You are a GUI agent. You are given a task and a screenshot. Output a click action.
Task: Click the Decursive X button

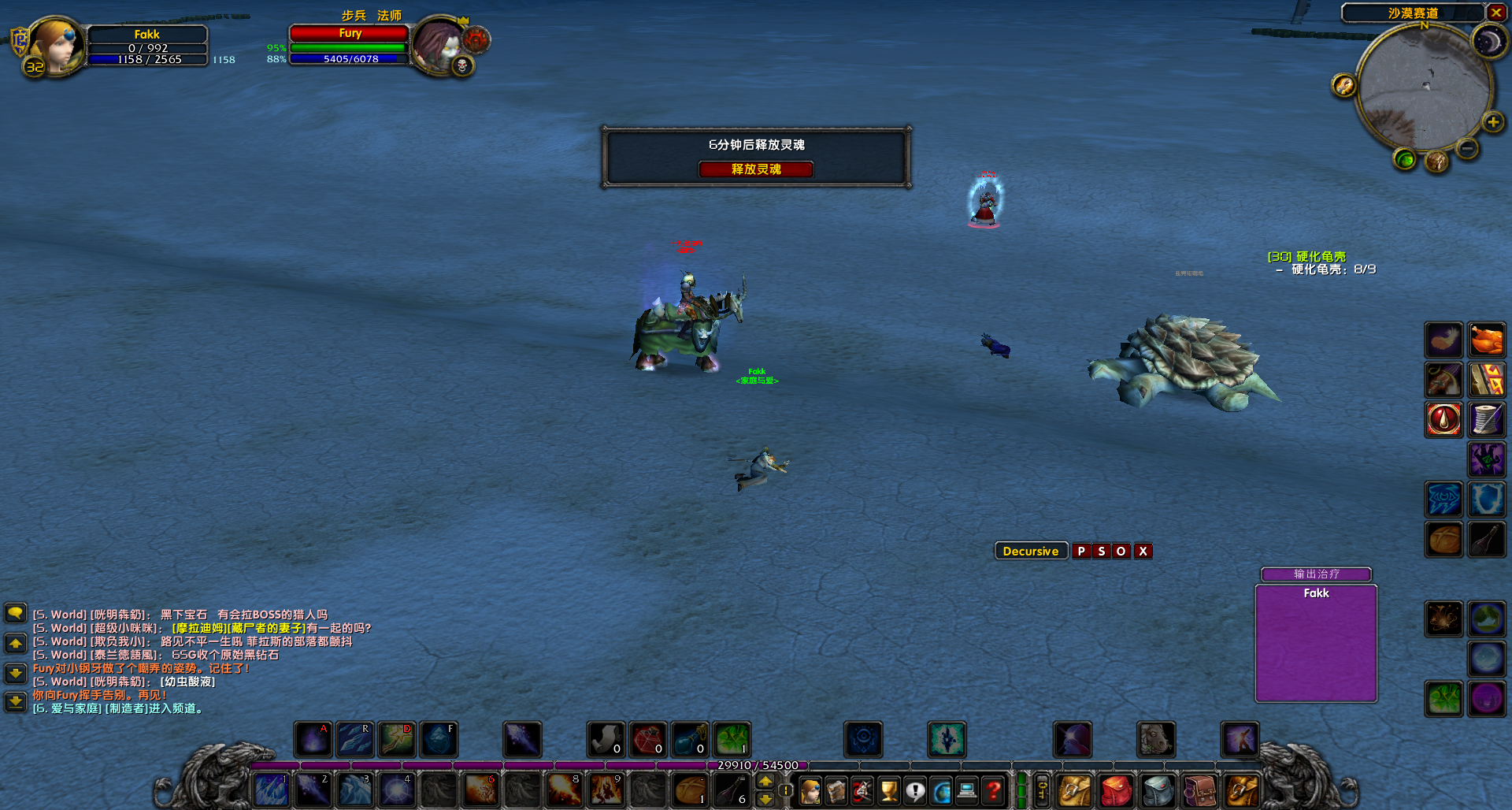(1143, 552)
